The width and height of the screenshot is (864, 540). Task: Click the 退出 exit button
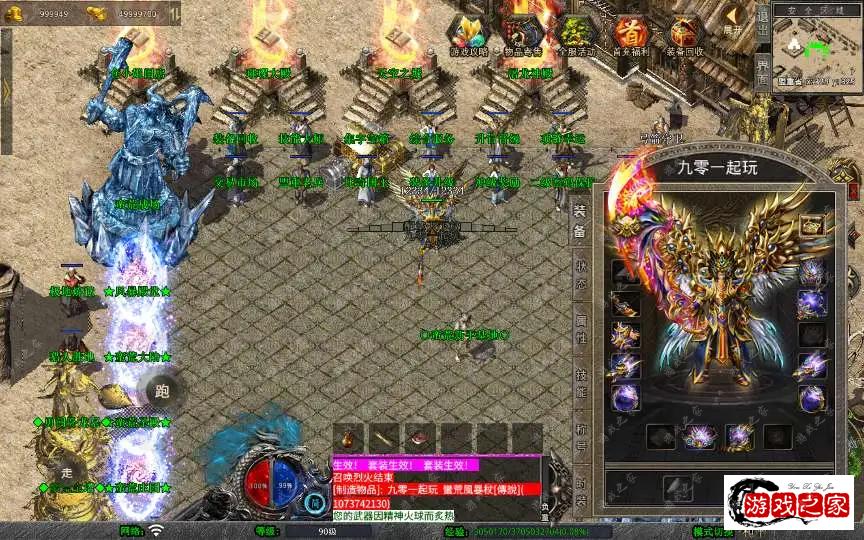pos(762,20)
